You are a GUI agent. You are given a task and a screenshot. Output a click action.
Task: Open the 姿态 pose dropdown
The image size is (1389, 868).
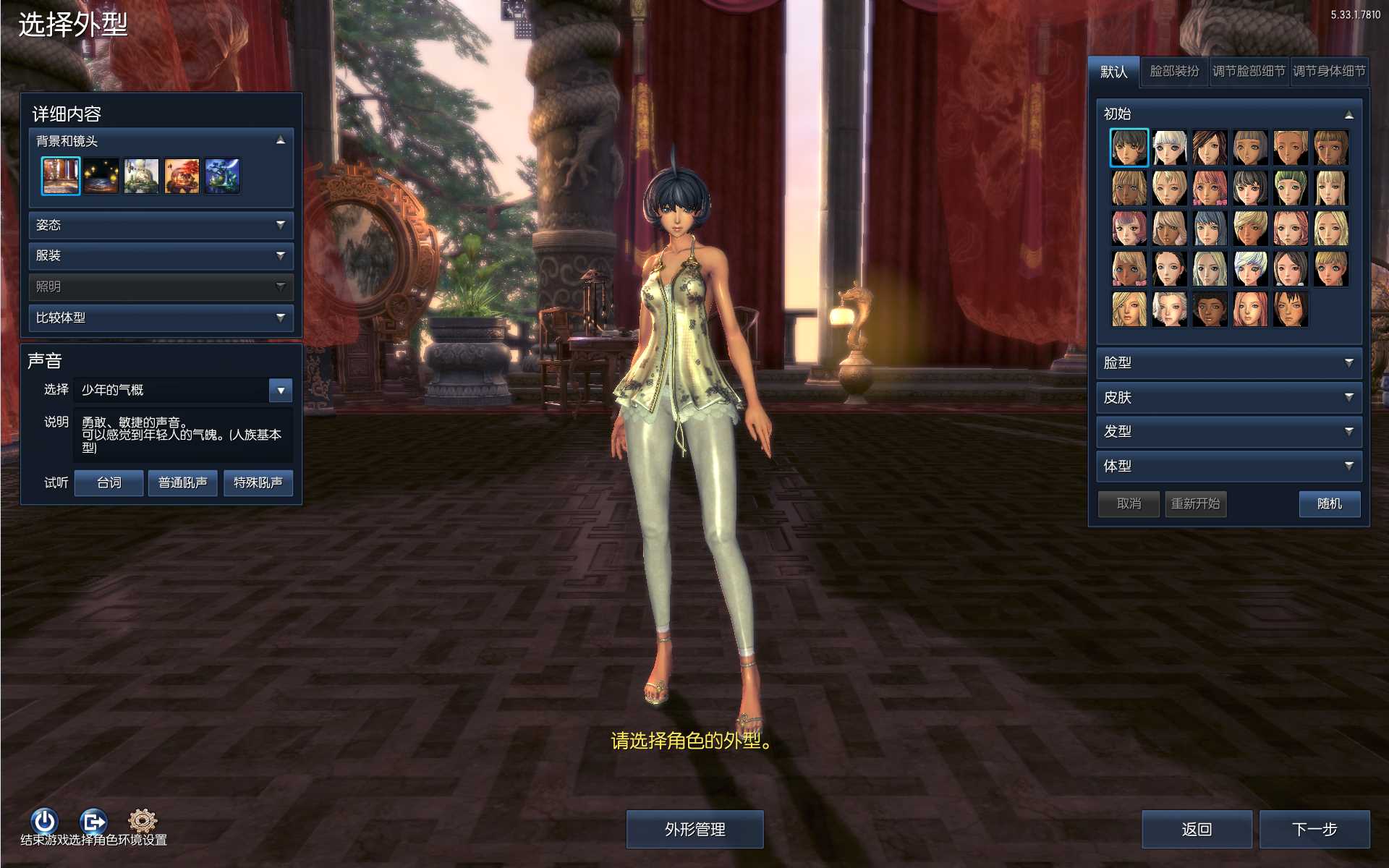(161, 225)
